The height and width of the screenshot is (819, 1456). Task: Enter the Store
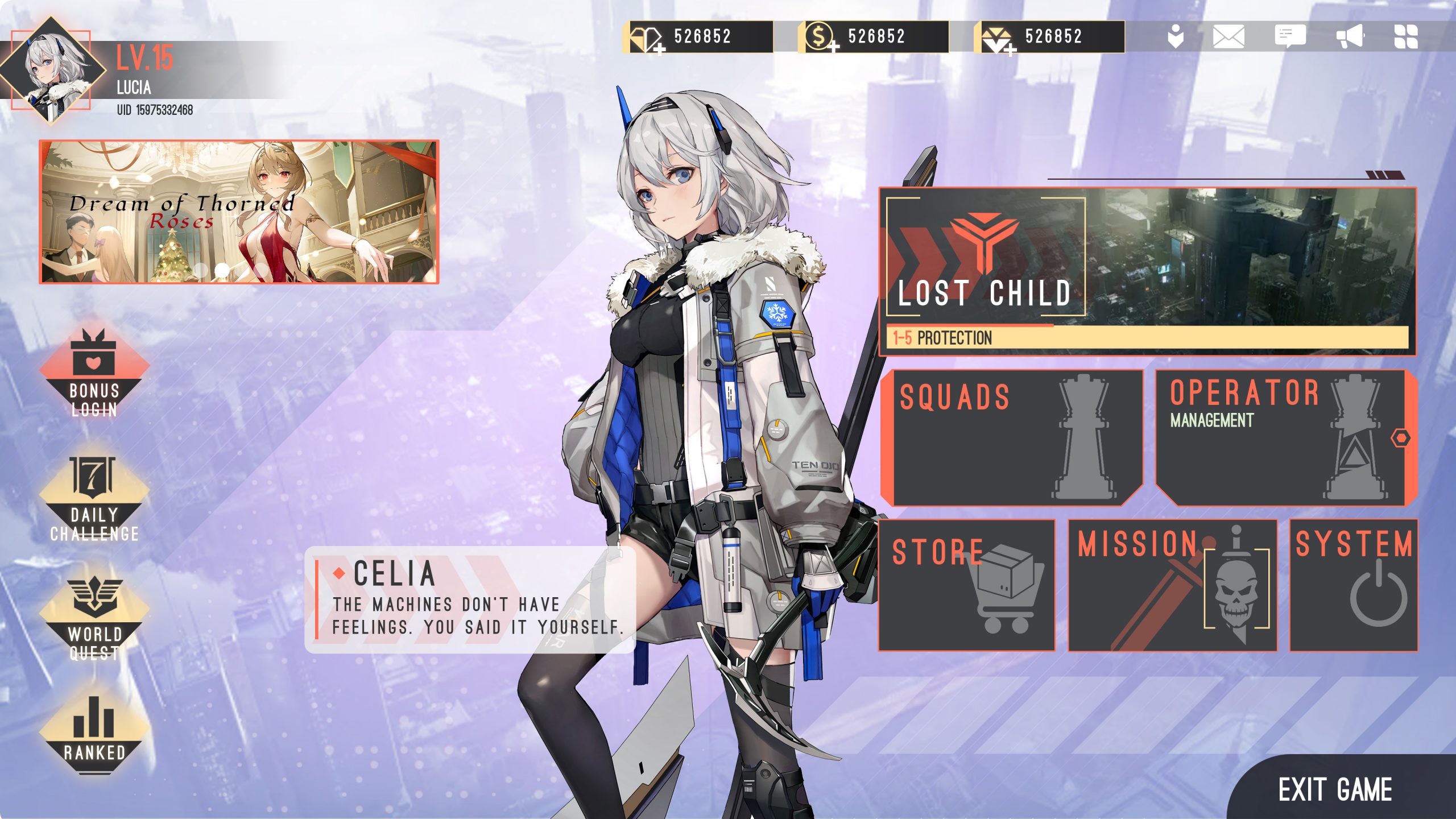(x=966, y=585)
